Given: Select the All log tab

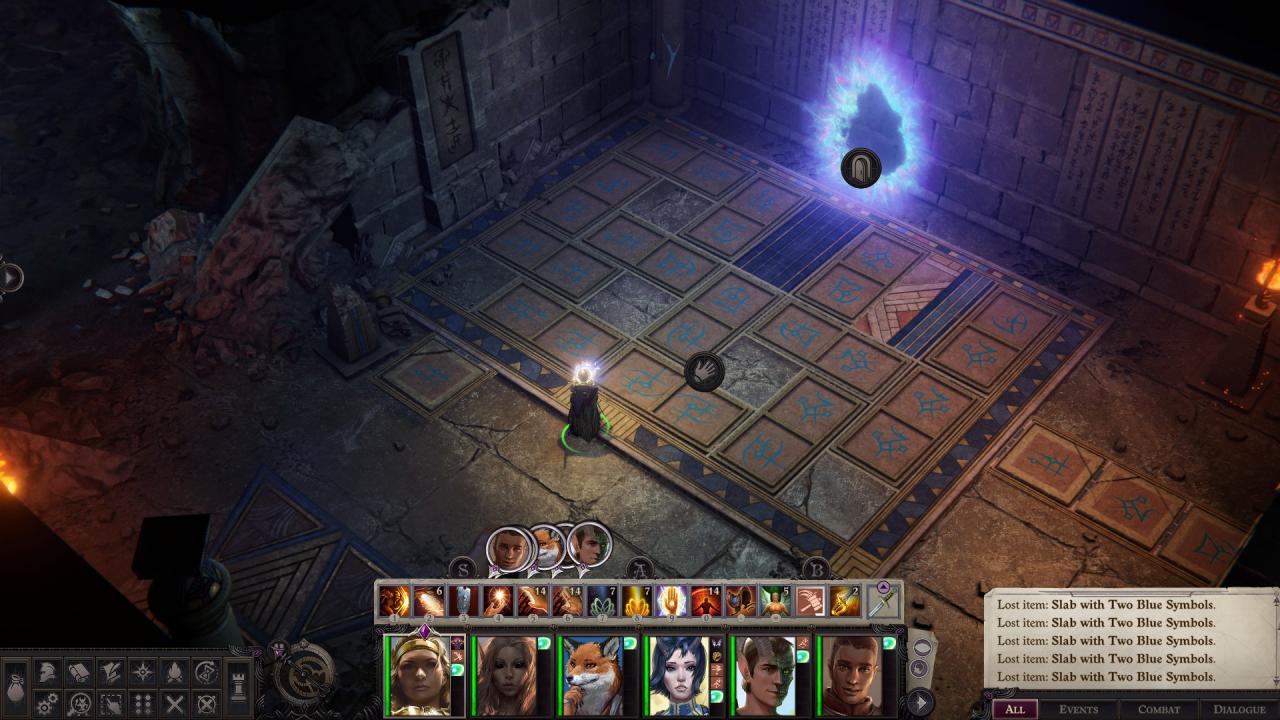Looking at the screenshot, I should click(x=1014, y=709).
